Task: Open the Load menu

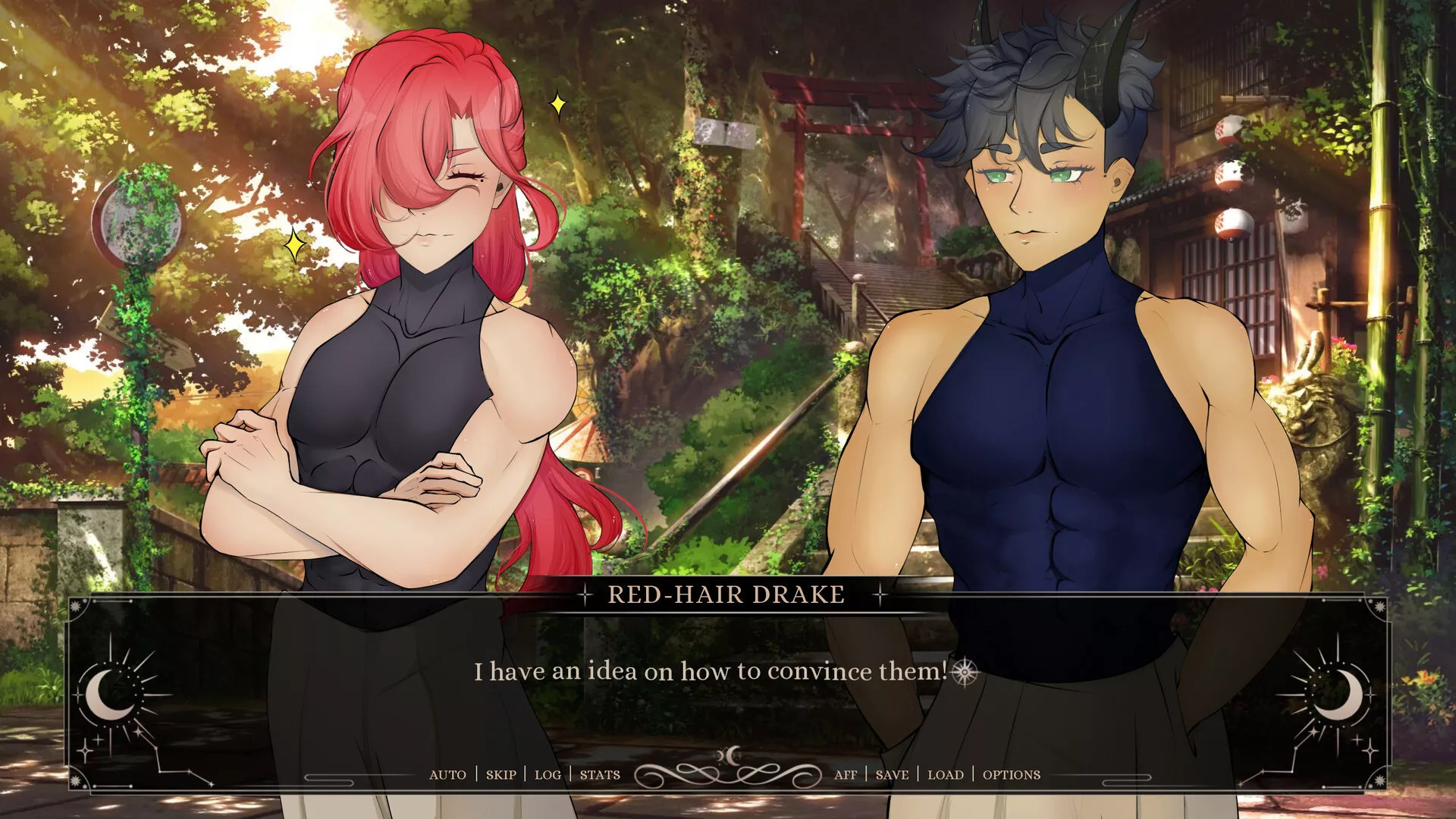Action: (x=945, y=774)
